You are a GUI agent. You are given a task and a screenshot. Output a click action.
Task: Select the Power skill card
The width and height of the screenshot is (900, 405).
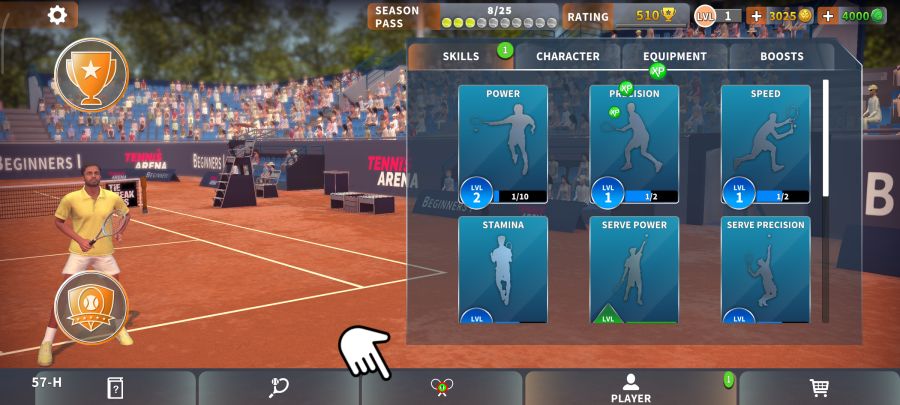pyautogui.click(x=503, y=145)
